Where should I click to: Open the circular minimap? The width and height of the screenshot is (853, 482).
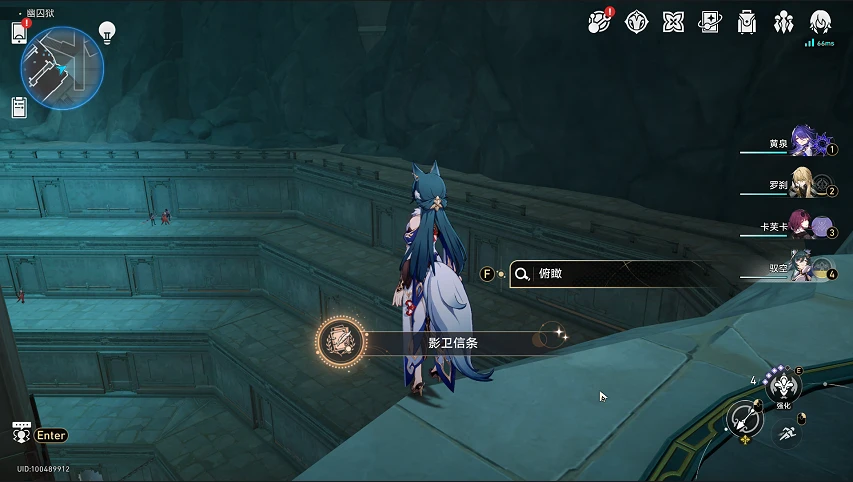coord(62,68)
